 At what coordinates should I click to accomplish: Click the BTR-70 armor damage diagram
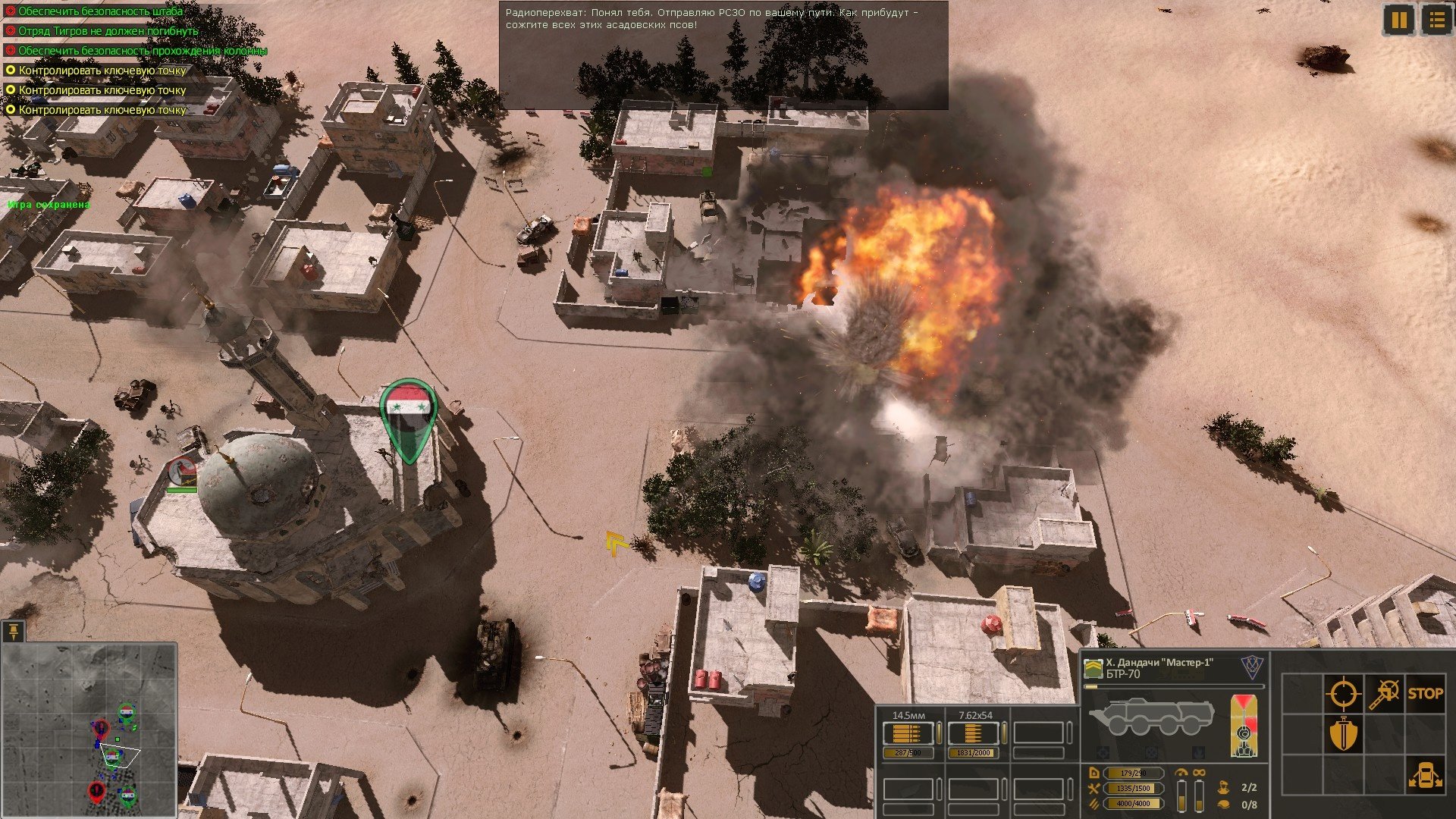[x=1244, y=726]
